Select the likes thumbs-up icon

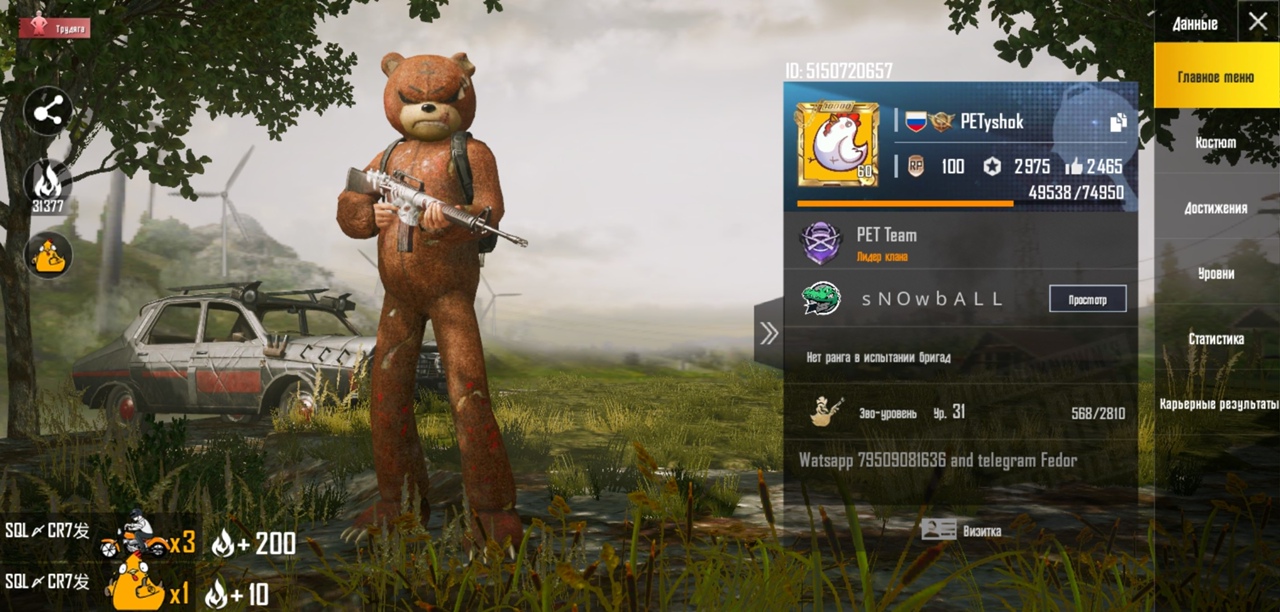pos(1074,166)
